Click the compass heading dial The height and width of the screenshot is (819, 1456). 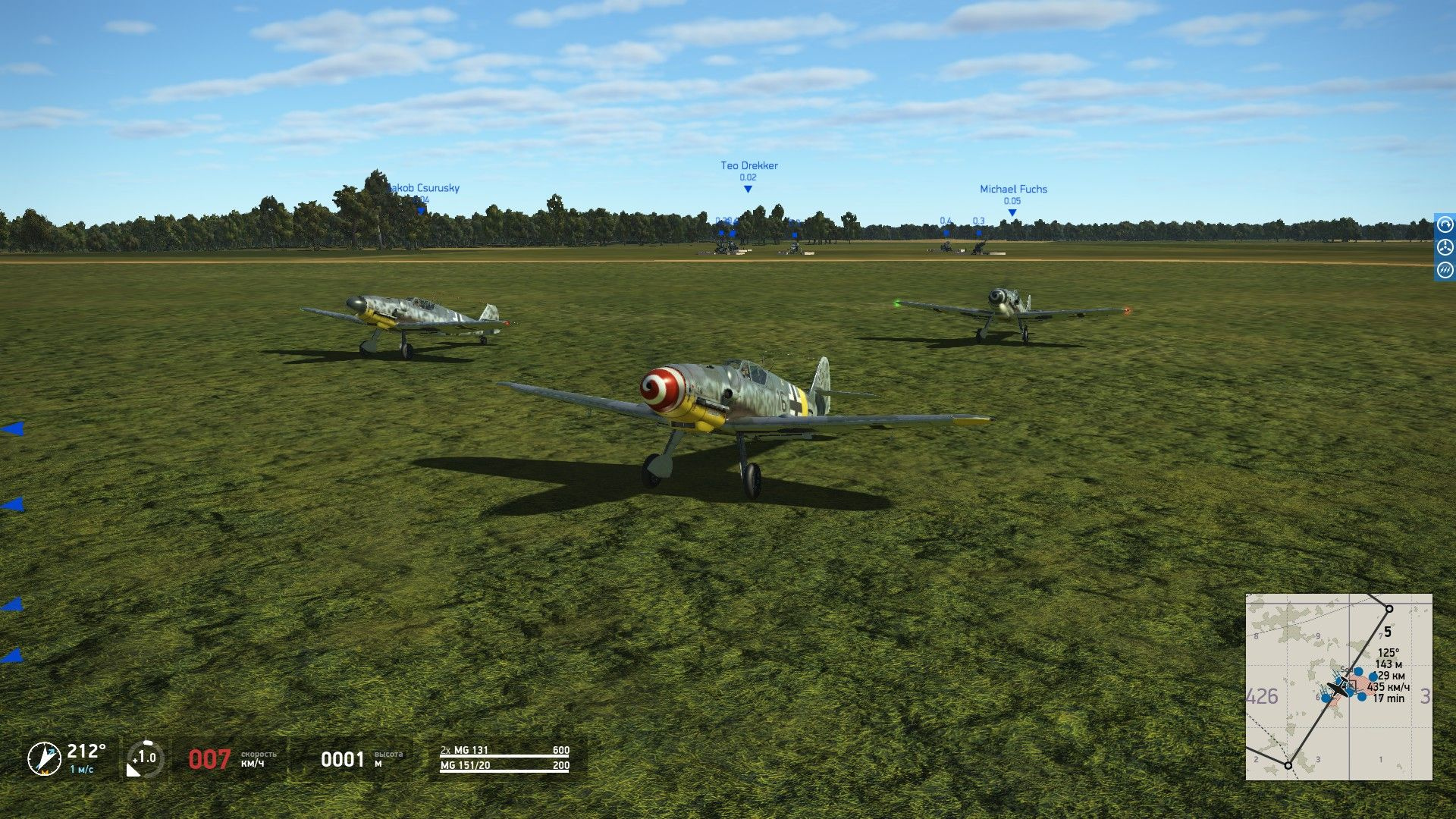[44, 758]
